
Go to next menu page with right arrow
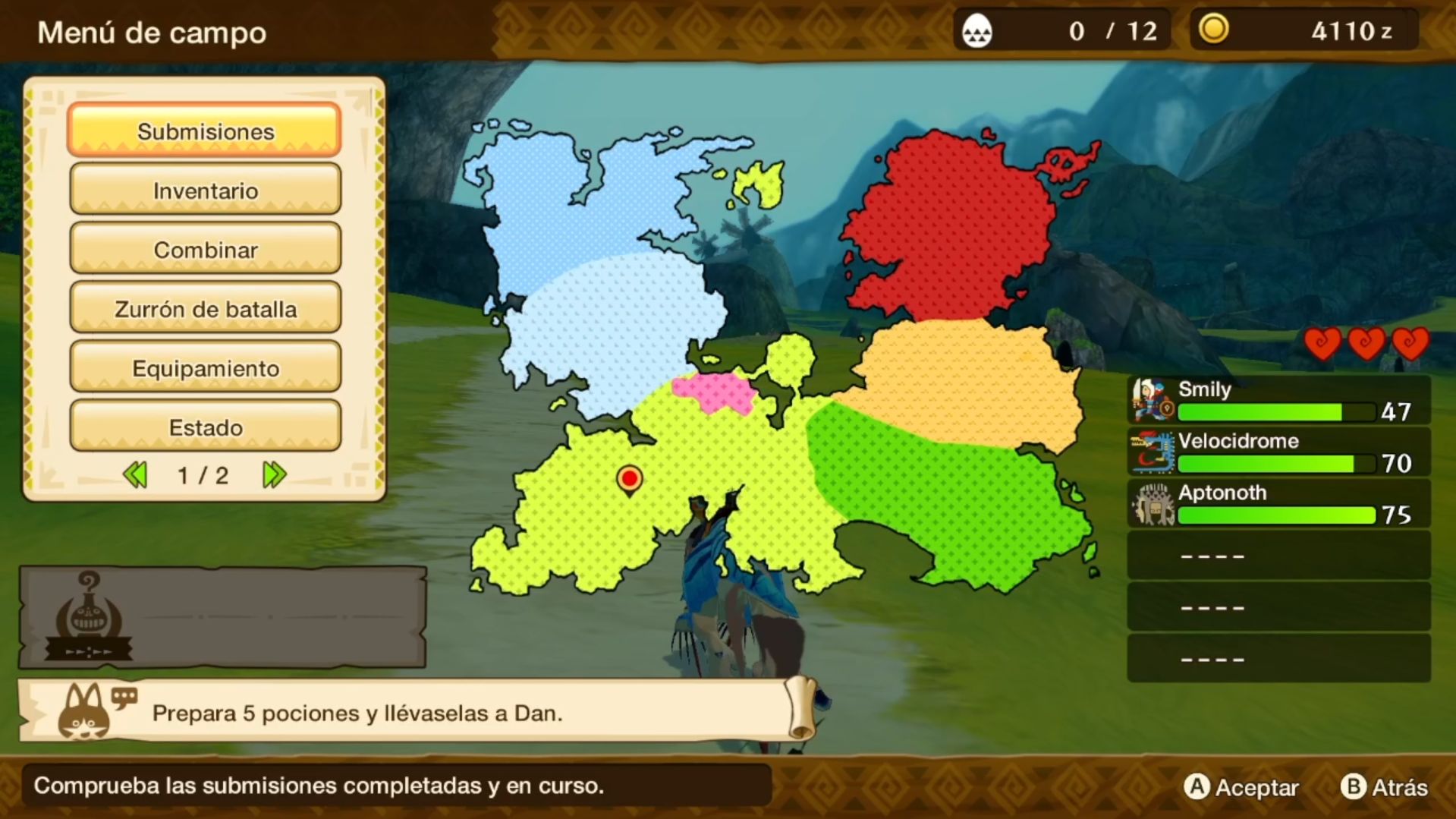coord(274,475)
